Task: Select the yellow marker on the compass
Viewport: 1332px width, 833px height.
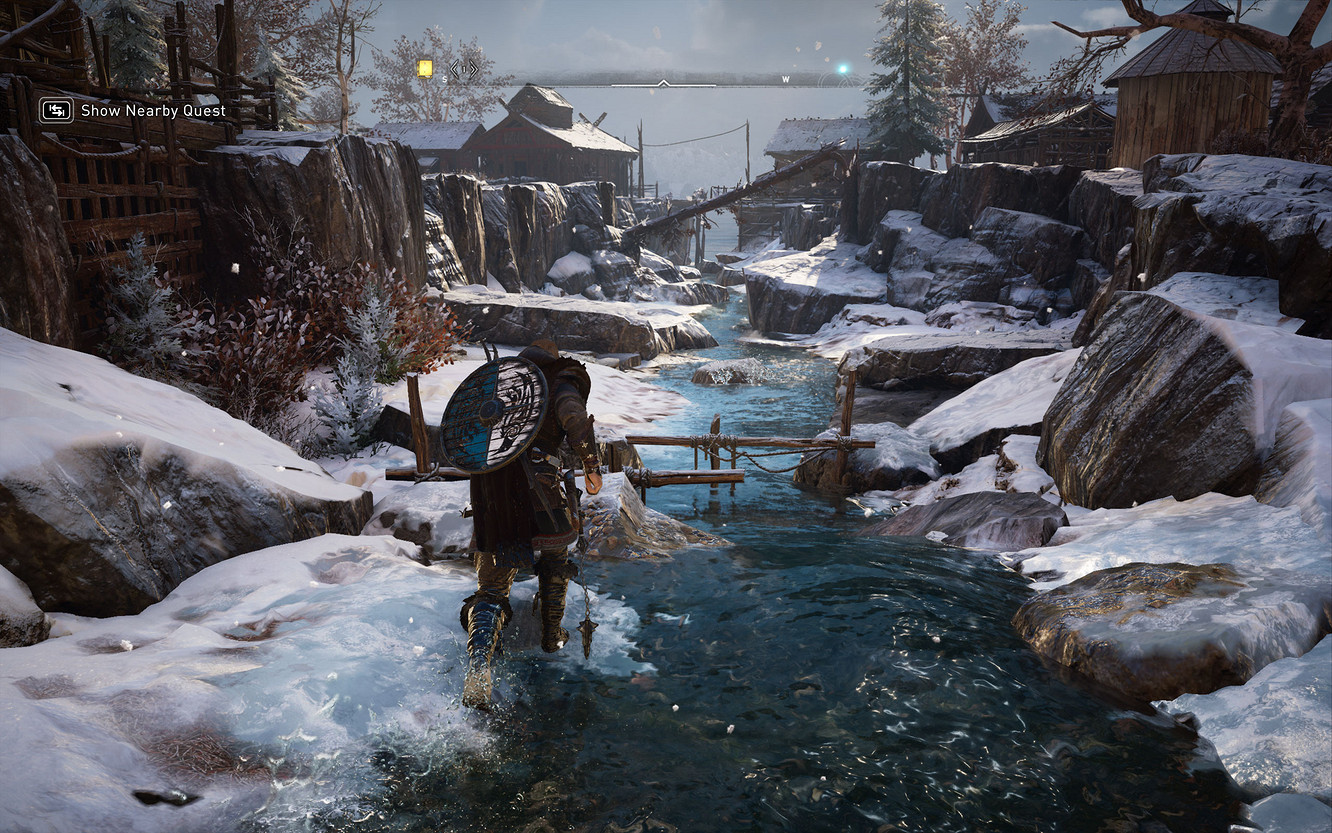Action: [425, 68]
